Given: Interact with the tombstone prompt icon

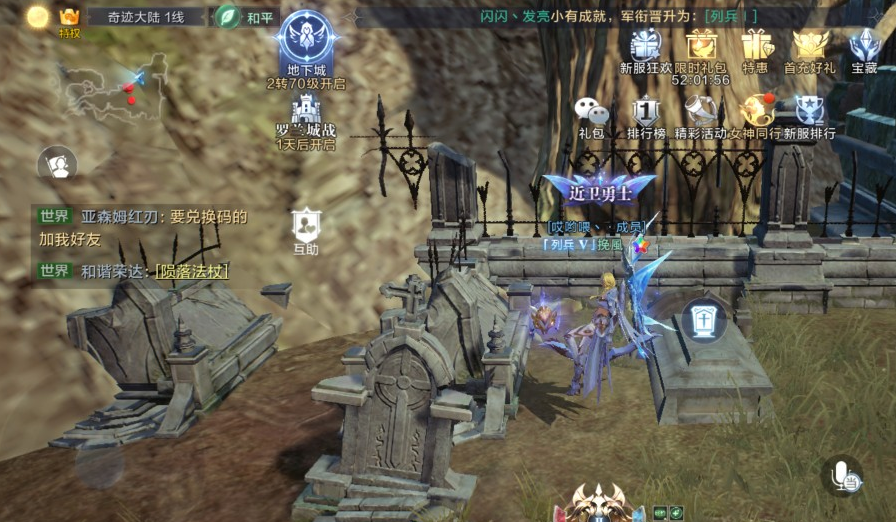Looking at the screenshot, I should tap(704, 321).
